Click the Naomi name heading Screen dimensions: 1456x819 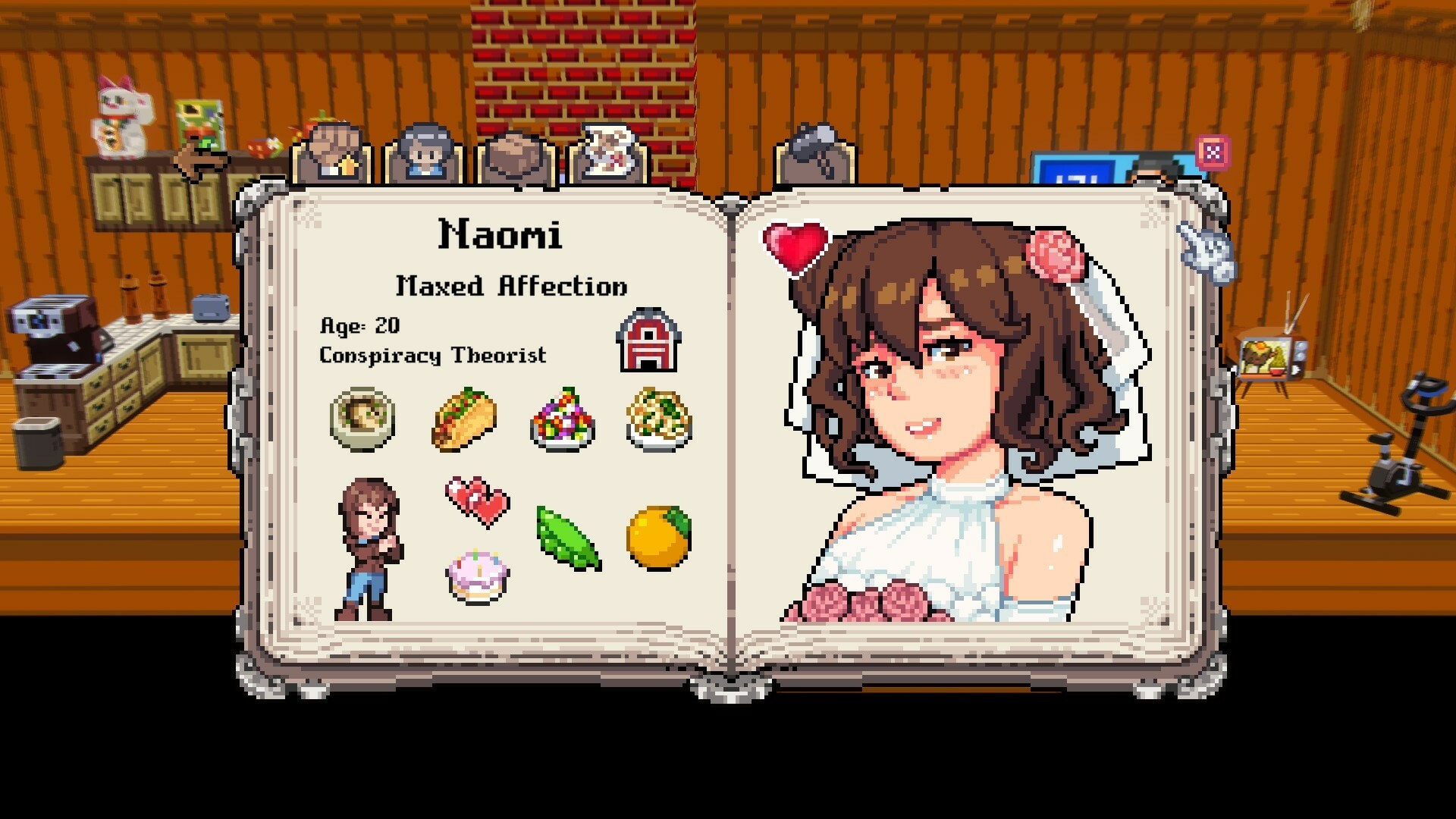click(500, 237)
